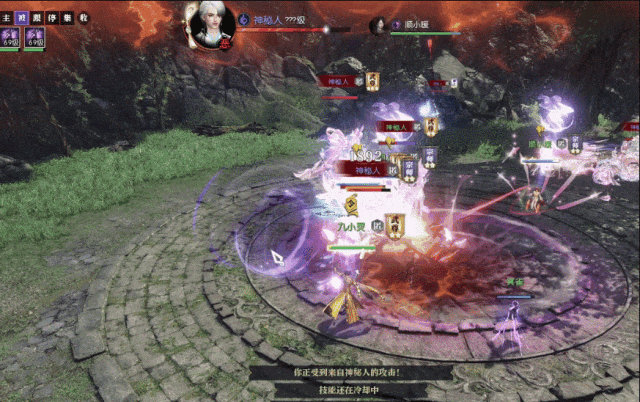Activate the 跟 follow command
Screen dimensions: 640x402
coord(36,18)
